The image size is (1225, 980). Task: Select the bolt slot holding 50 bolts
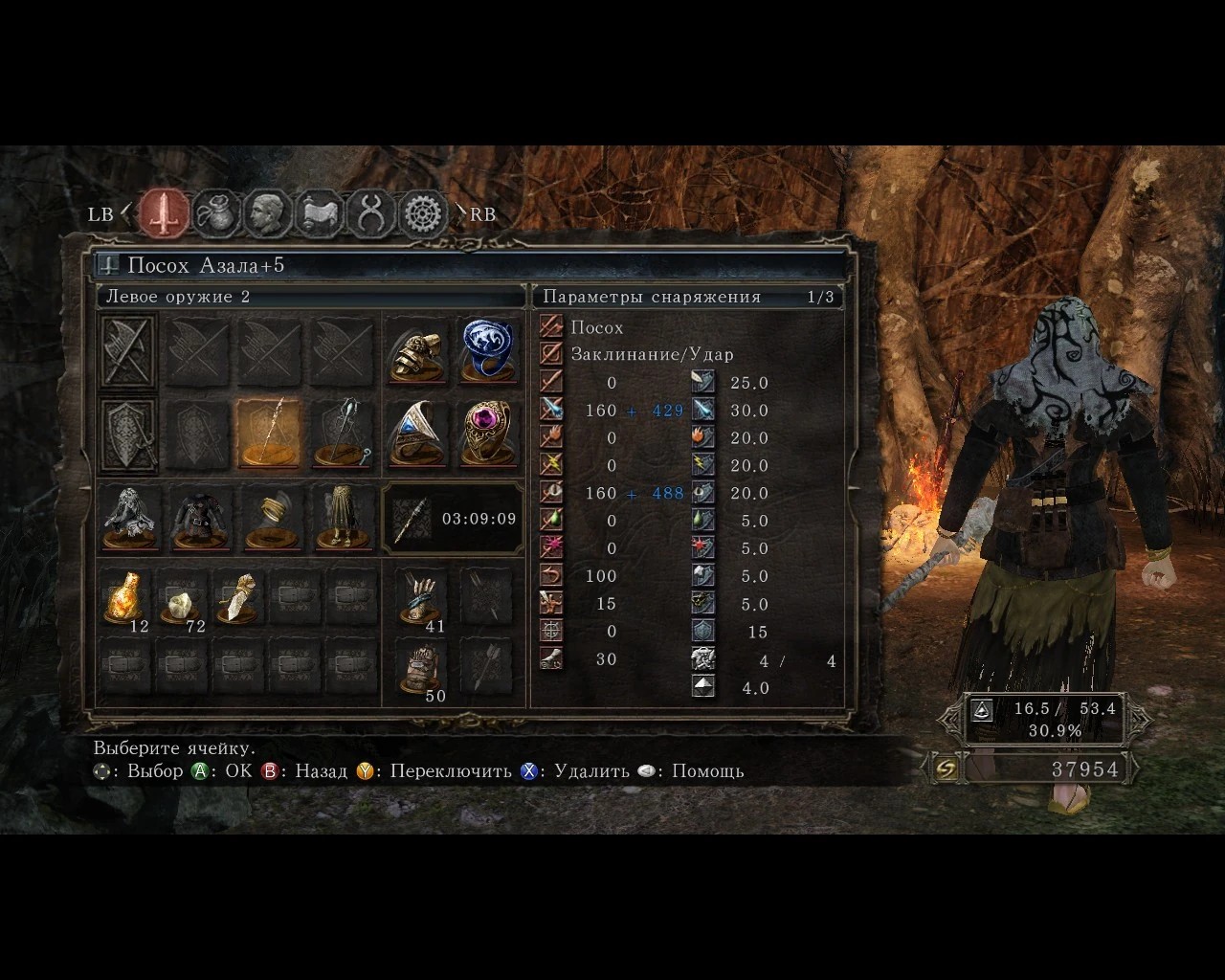tap(420, 667)
